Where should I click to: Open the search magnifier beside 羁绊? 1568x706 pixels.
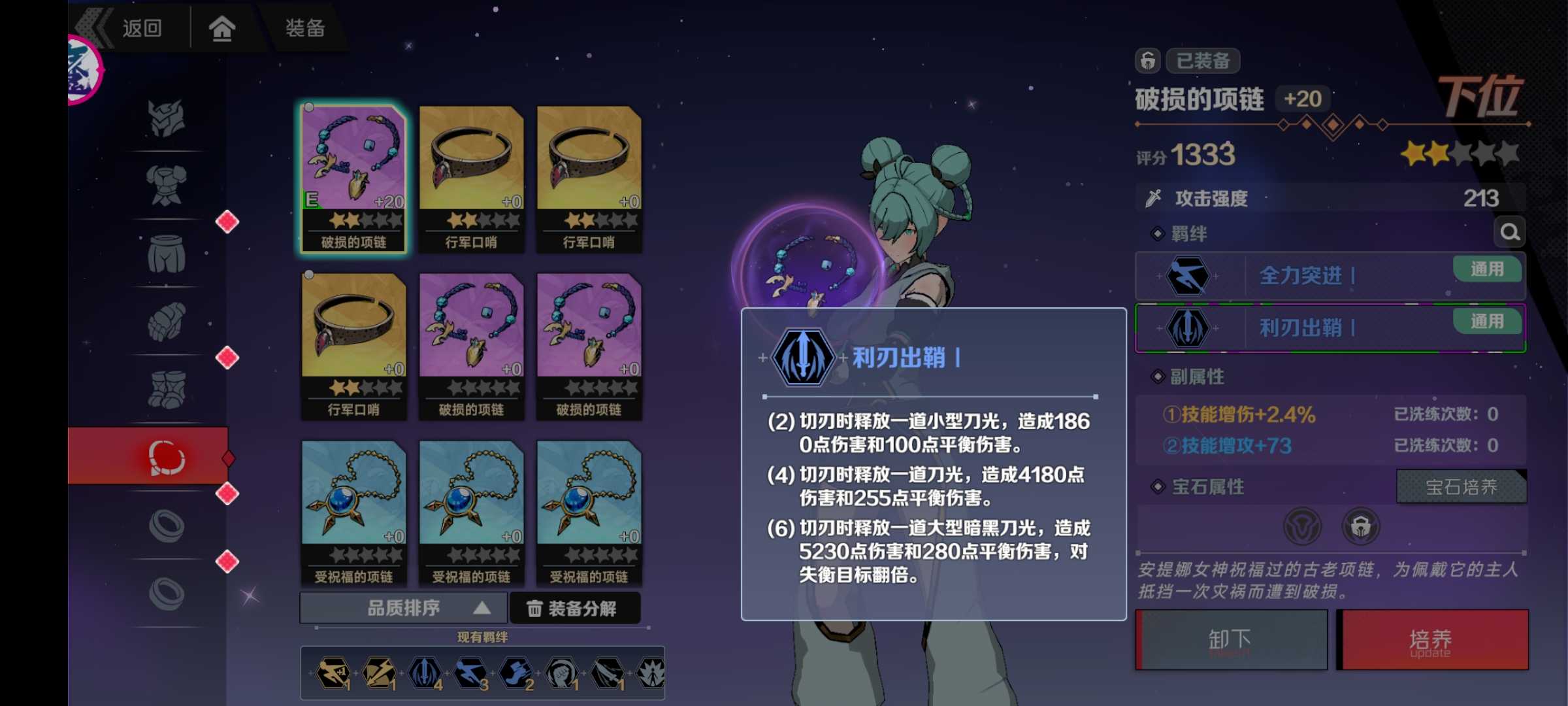click(x=1511, y=231)
